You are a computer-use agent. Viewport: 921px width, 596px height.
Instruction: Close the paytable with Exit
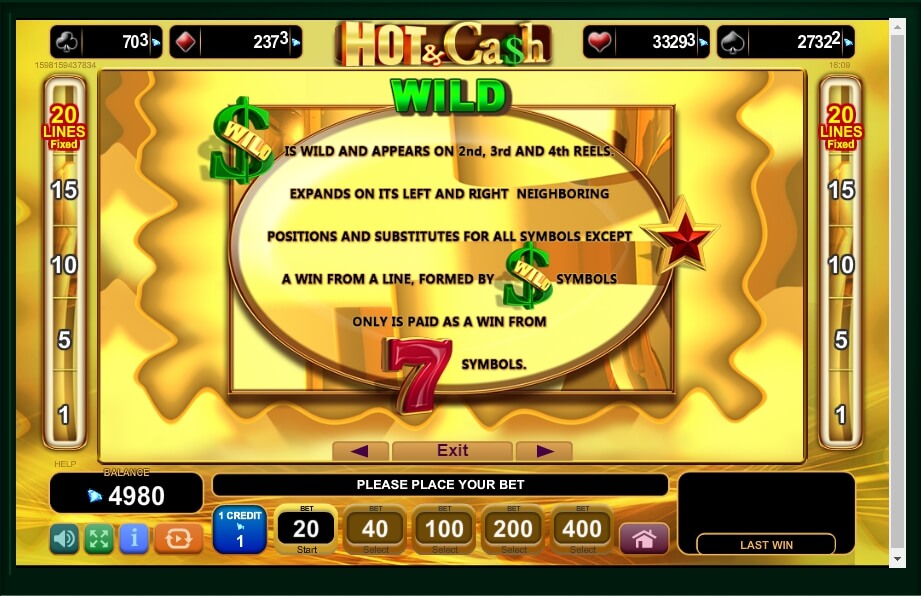pos(452,451)
